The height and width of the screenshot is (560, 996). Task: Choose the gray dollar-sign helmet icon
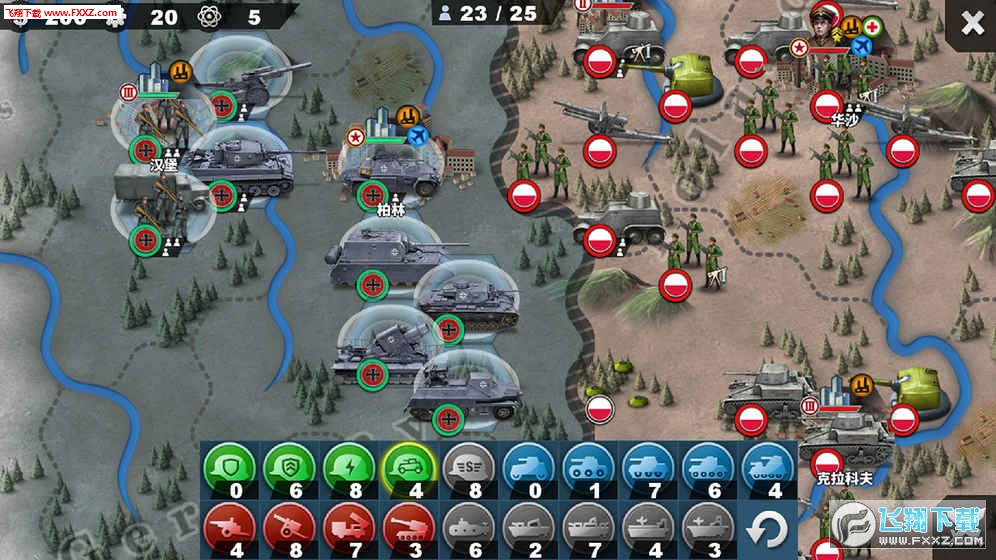[468, 467]
